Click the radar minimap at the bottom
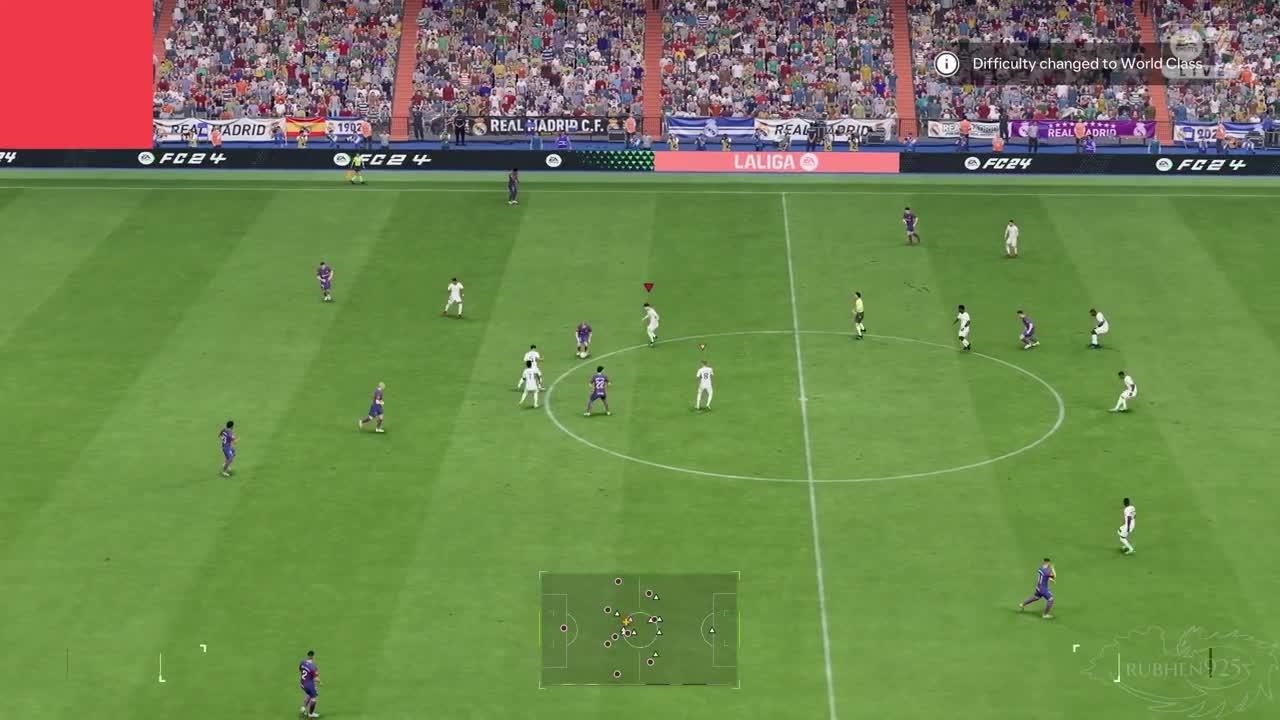Viewport: 1280px width, 720px height. click(x=639, y=629)
